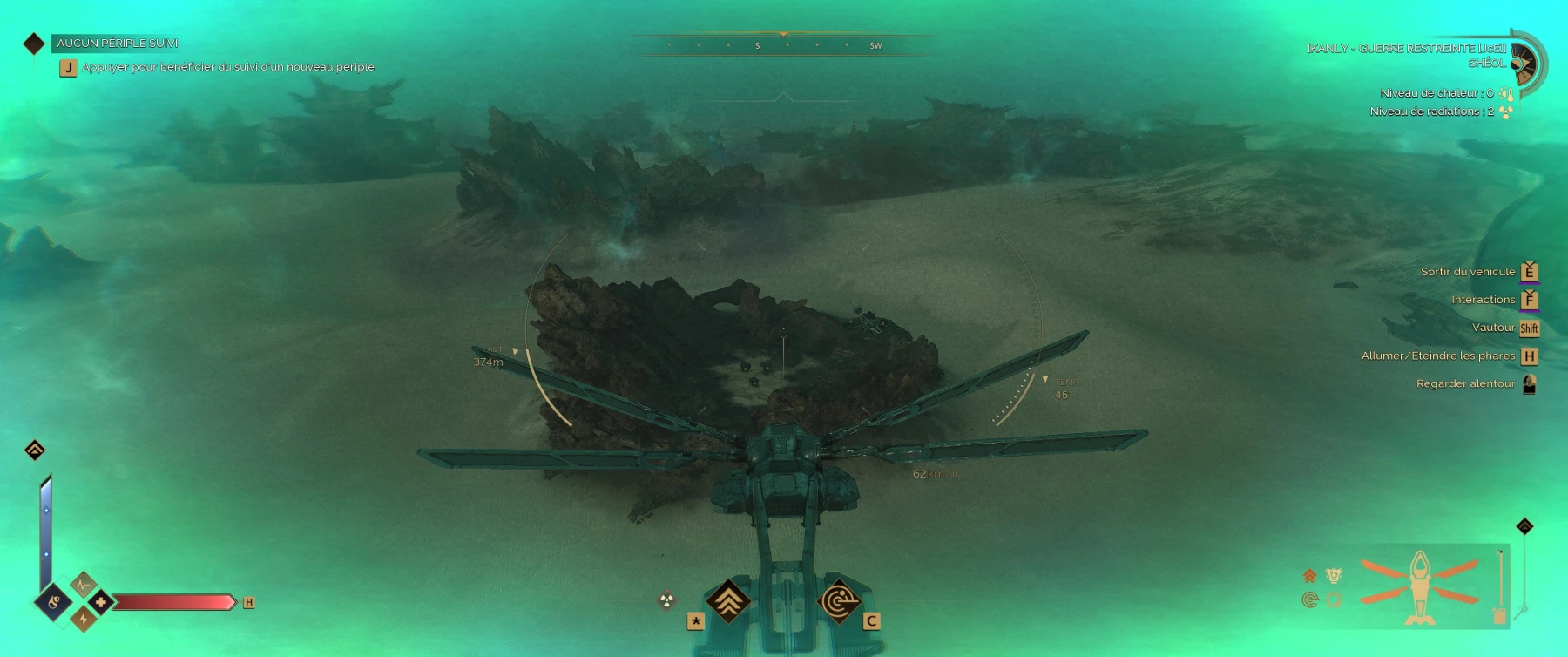1568x657 pixels.
Task: Click the hydration status diamond
Action: (x=53, y=601)
